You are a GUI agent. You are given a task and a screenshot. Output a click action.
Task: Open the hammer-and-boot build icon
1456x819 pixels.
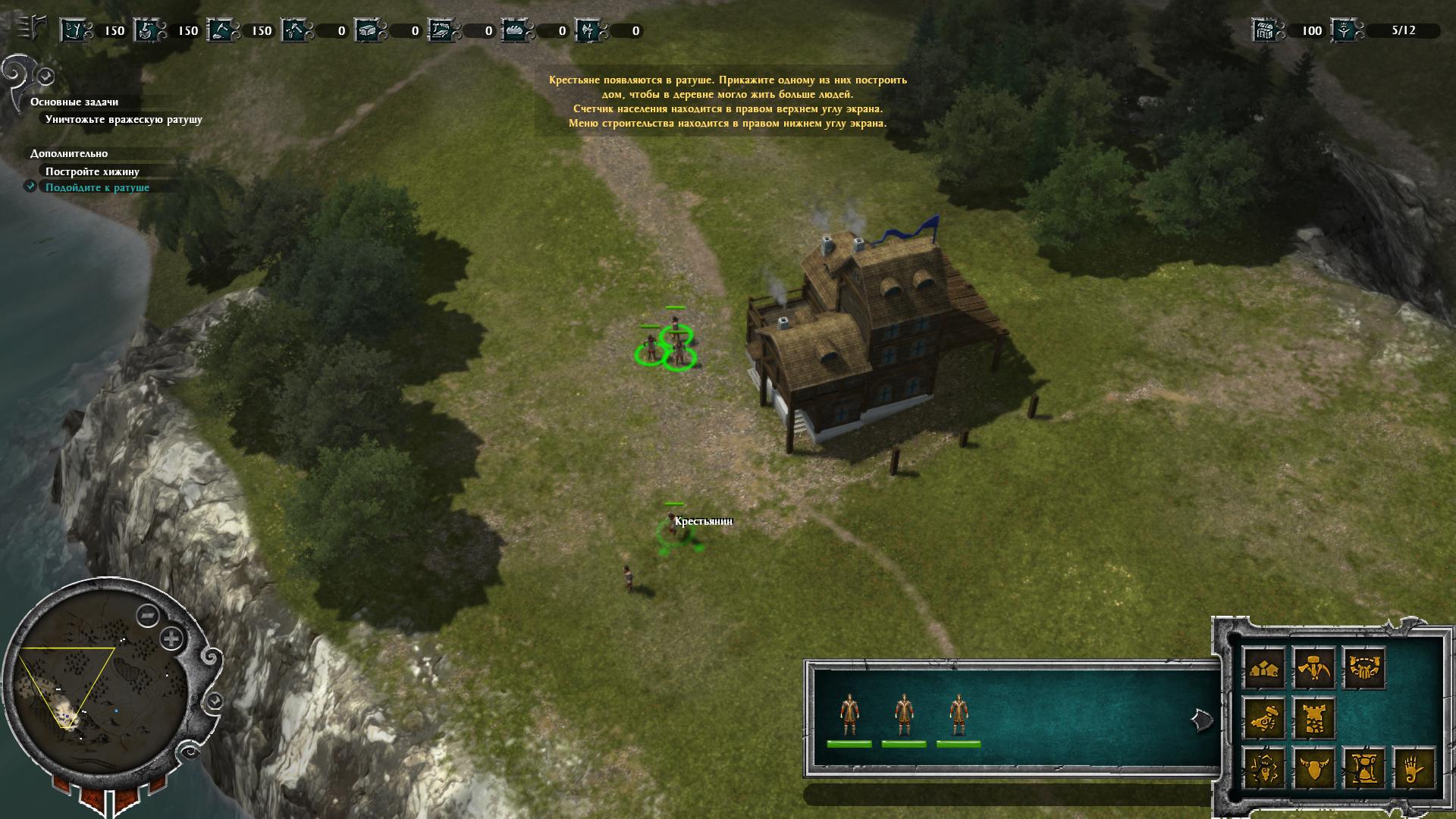(x=1264, y=718)
